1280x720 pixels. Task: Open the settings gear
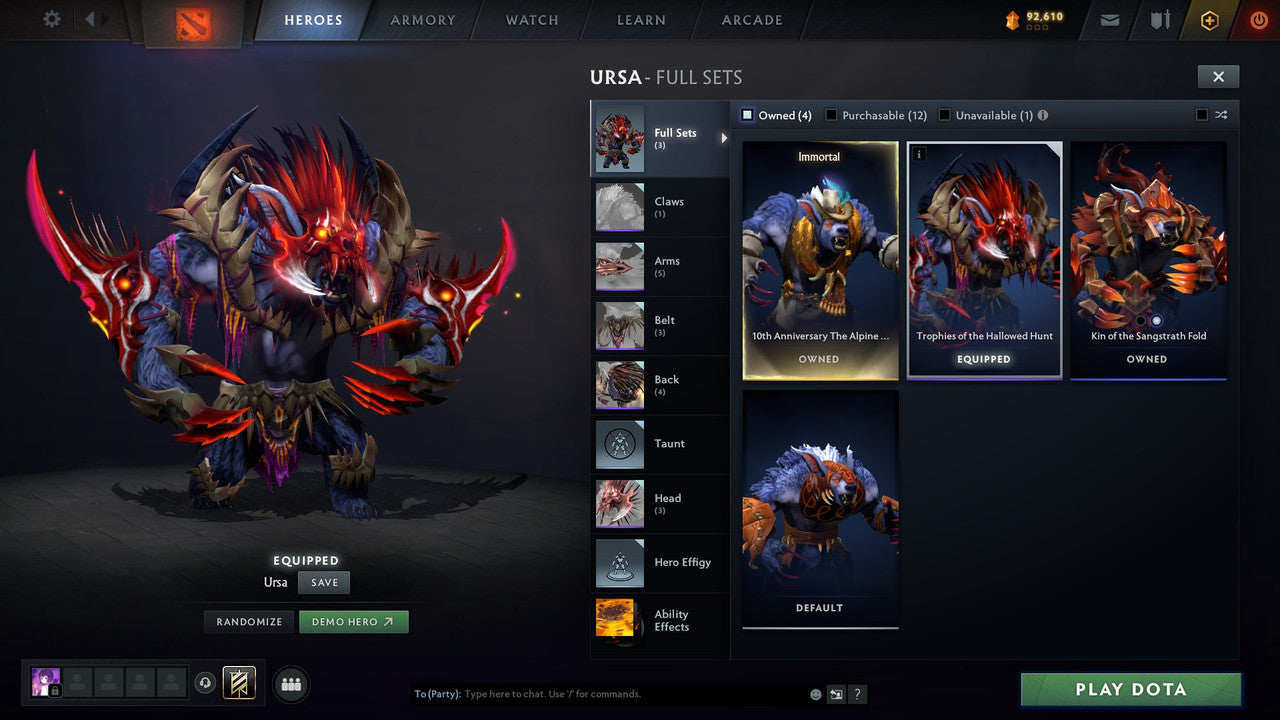click(x=52, y=19)
